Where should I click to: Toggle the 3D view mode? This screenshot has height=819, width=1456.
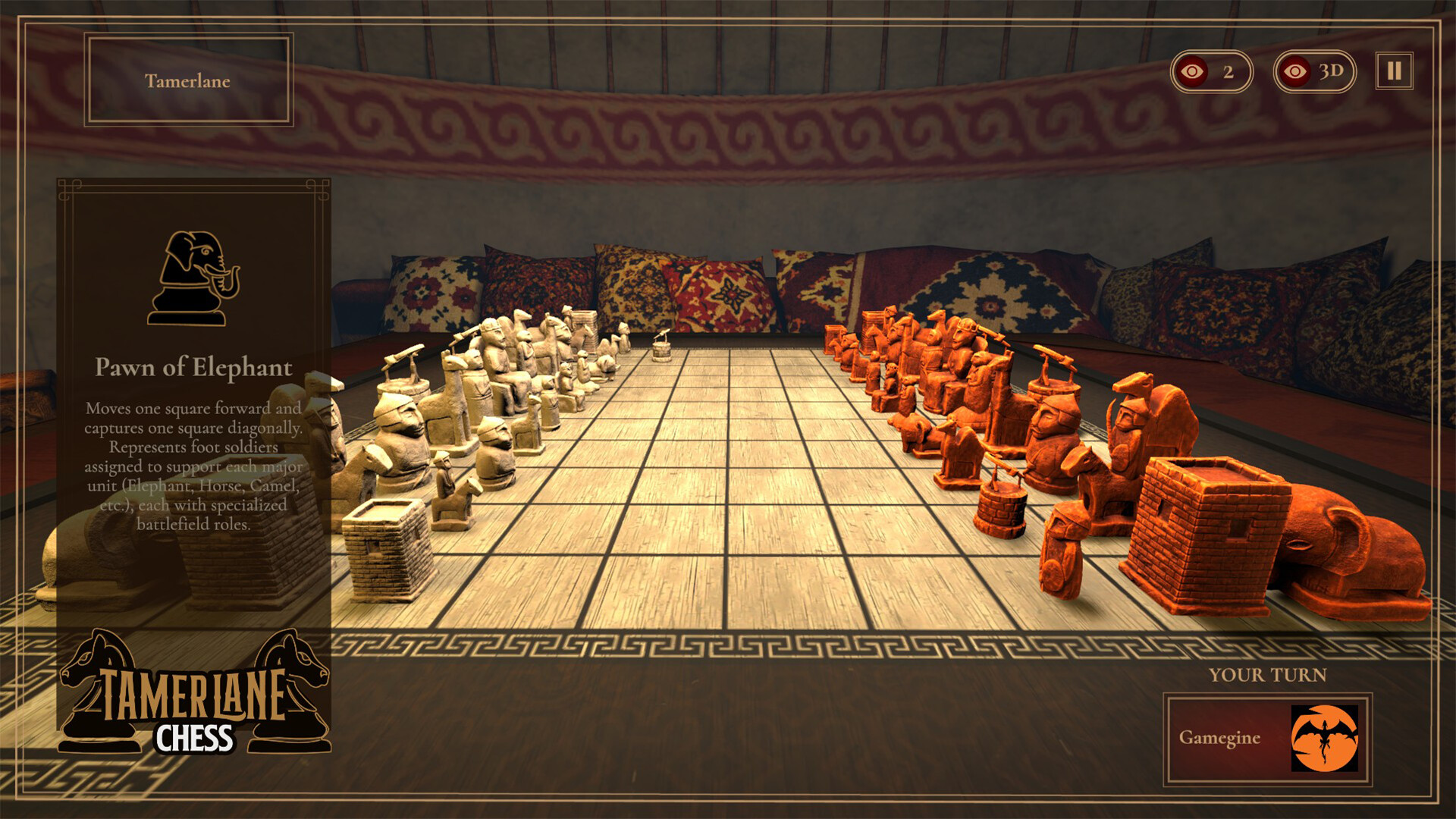click(1314, 73)
